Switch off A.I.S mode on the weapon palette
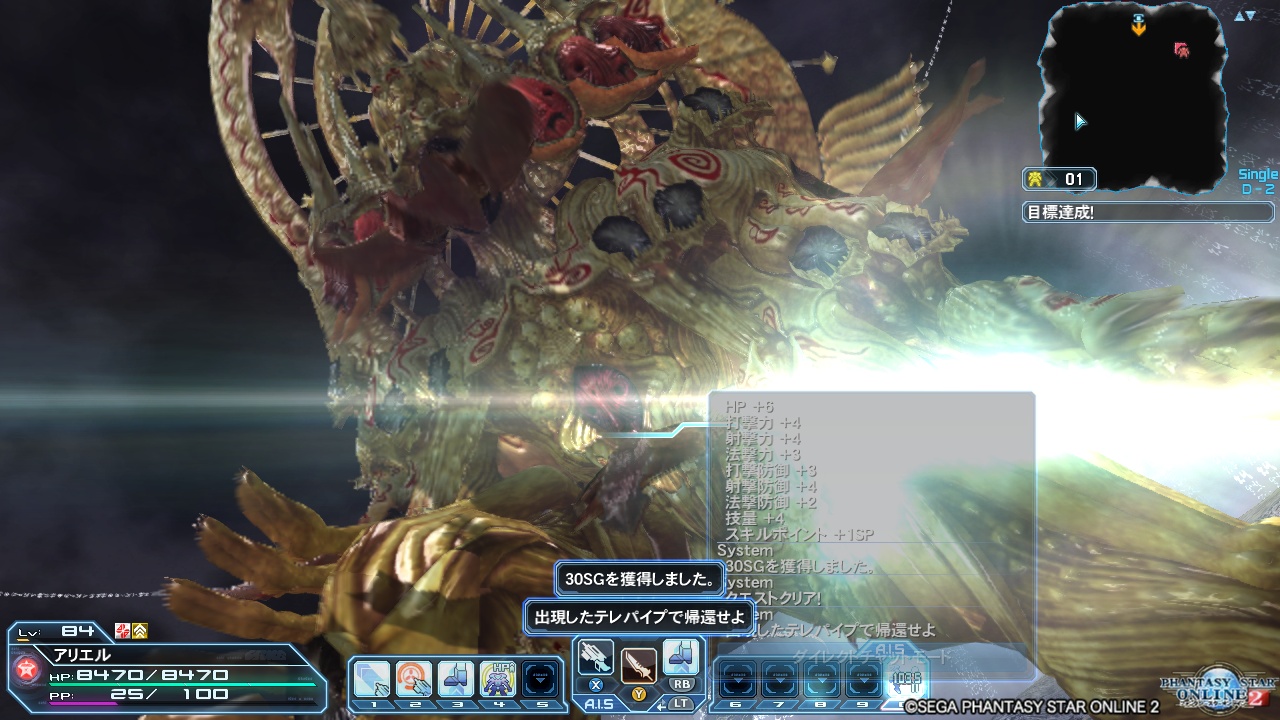This screenshot has height=720, width=1280. click(598, 704)
